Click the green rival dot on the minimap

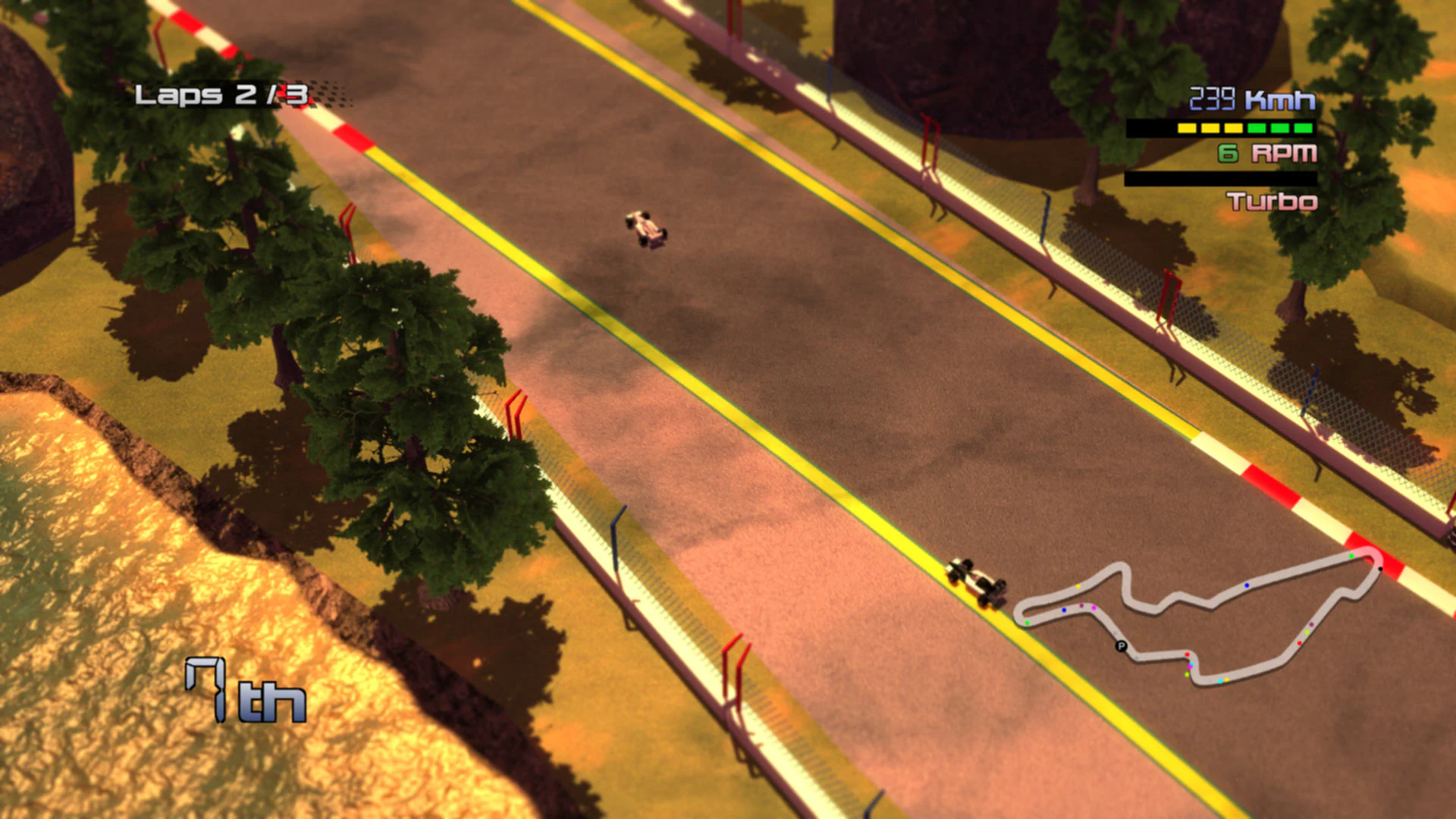pos(1027,622)
